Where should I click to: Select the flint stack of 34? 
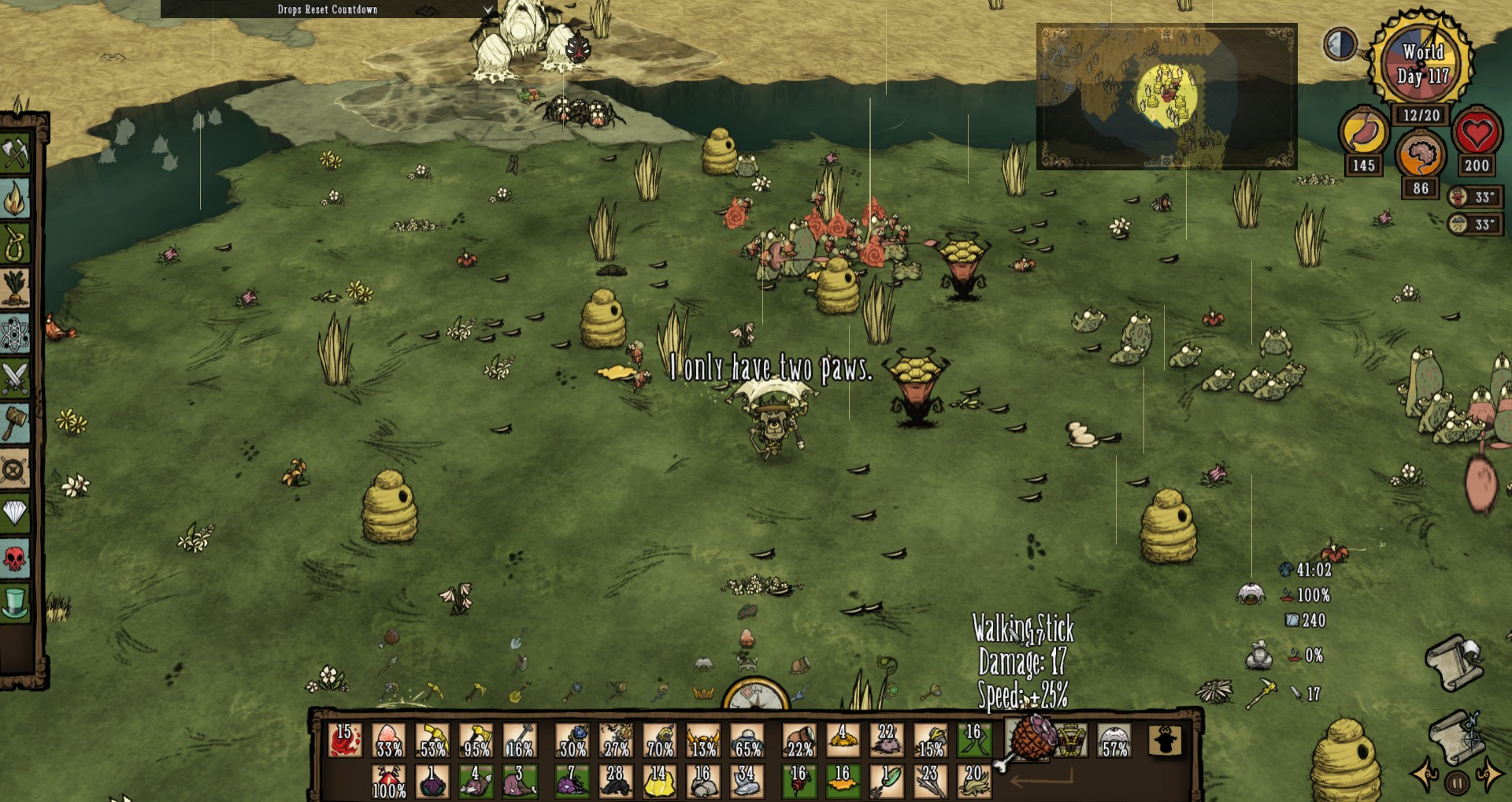tap(747, 781)
